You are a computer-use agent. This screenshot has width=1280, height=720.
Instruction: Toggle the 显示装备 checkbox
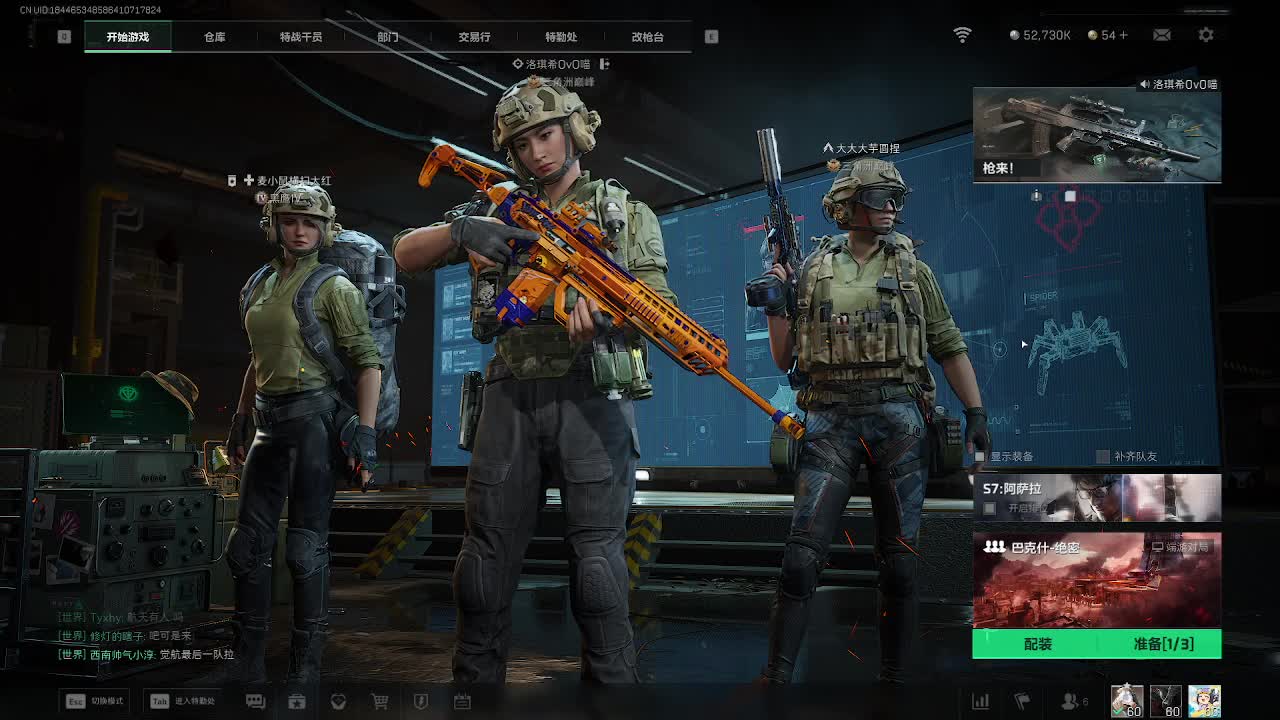point(981,457)
